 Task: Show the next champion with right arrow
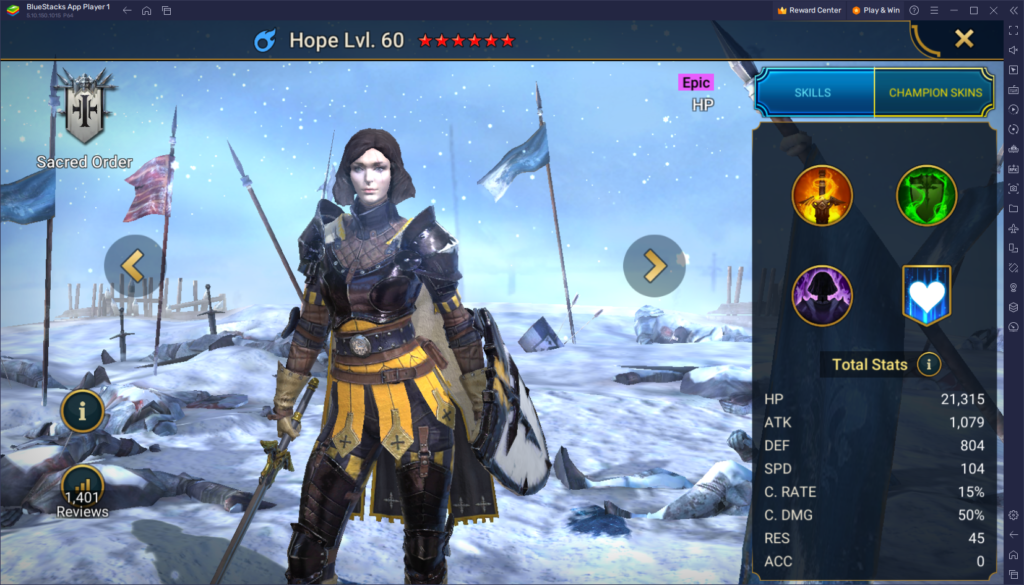pyautogui.click(x=654, y=265)
